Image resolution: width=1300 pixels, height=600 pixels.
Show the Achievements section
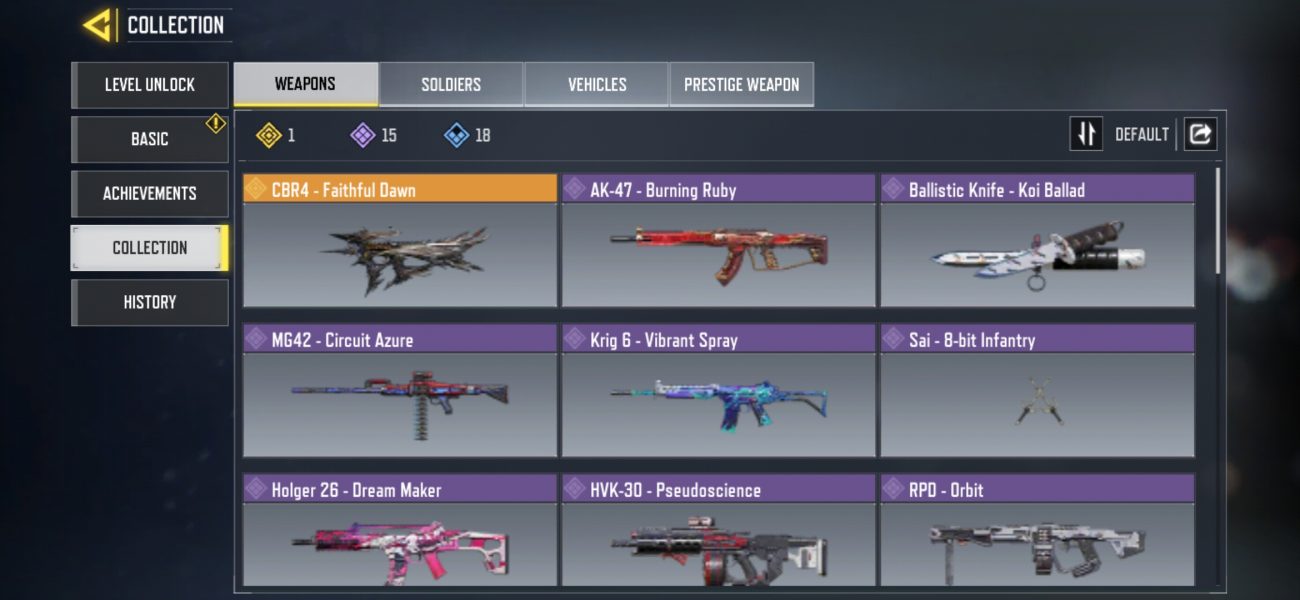[150, 193]
